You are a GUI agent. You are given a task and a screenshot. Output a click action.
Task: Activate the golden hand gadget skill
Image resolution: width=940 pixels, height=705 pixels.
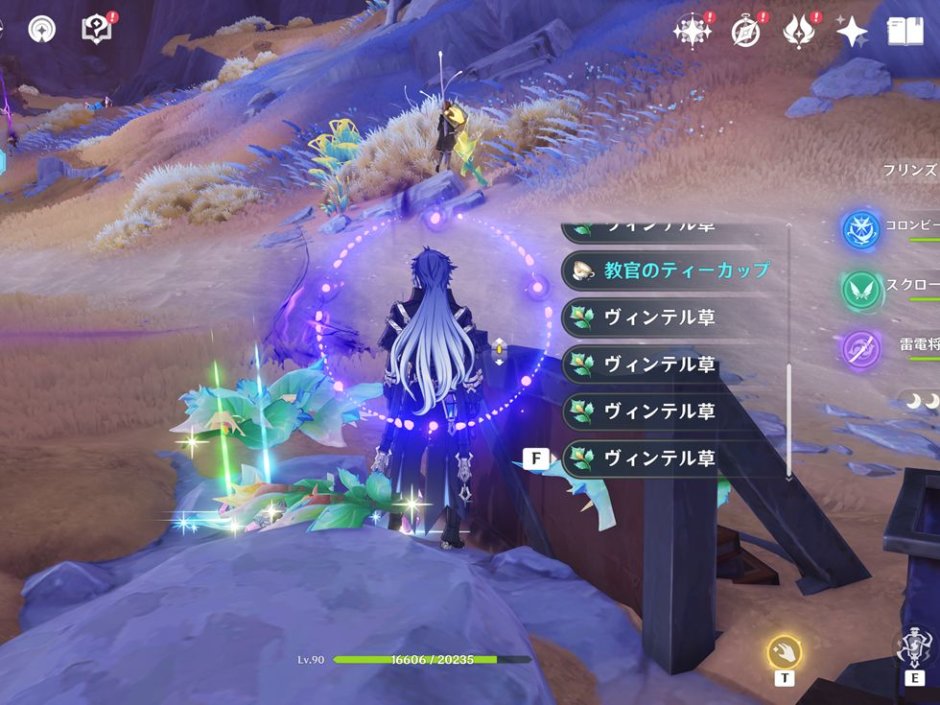point(784,653)
